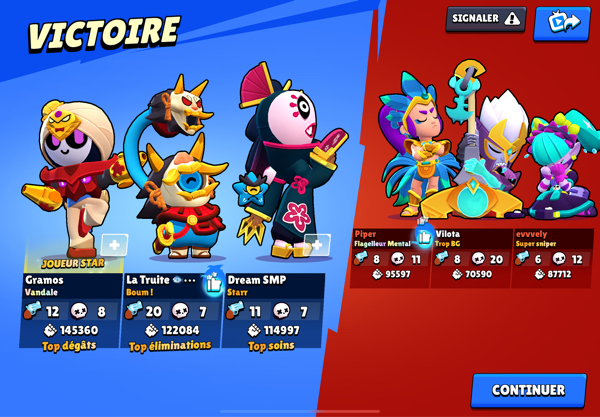Viewport: 600px width, 417px height.
Task: Open La Truite's player card
Action: click(x=168, y=312)
